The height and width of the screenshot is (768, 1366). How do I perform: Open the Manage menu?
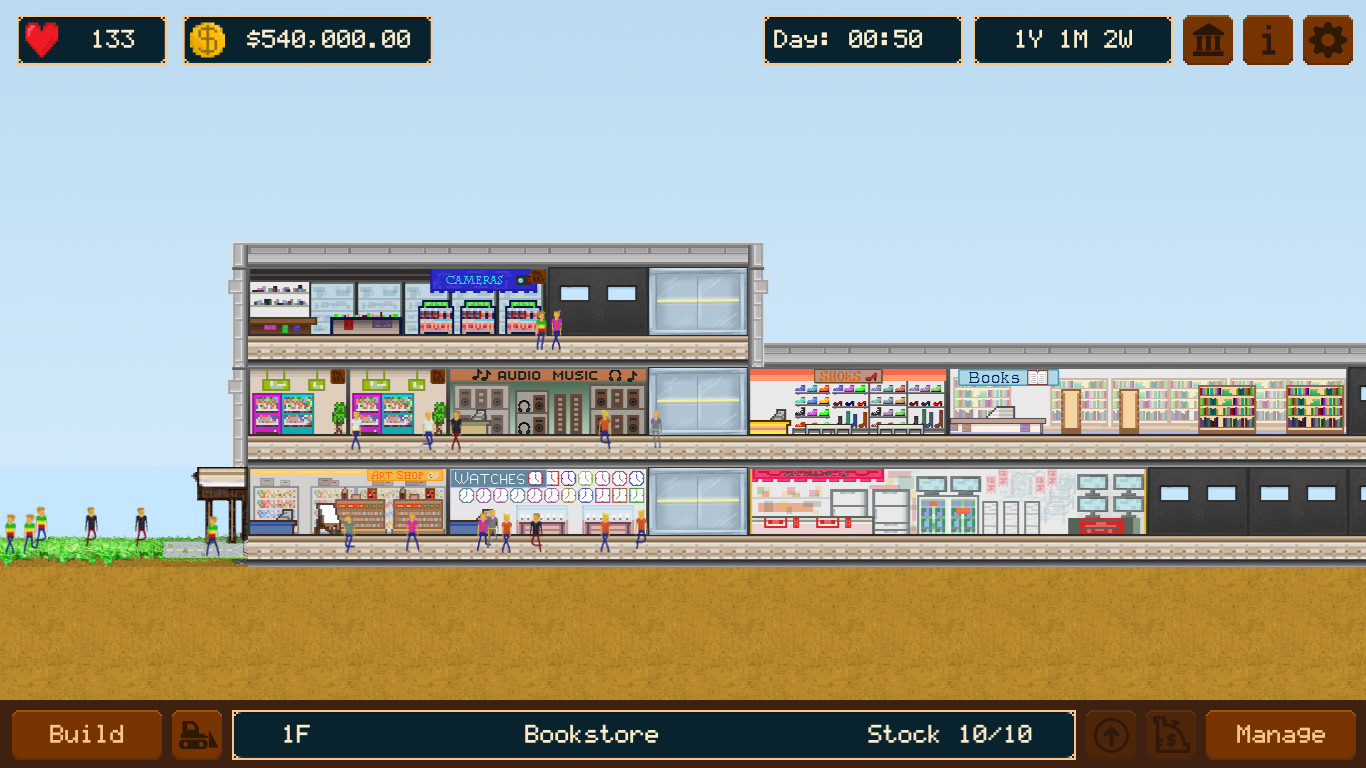(1281, 734)
